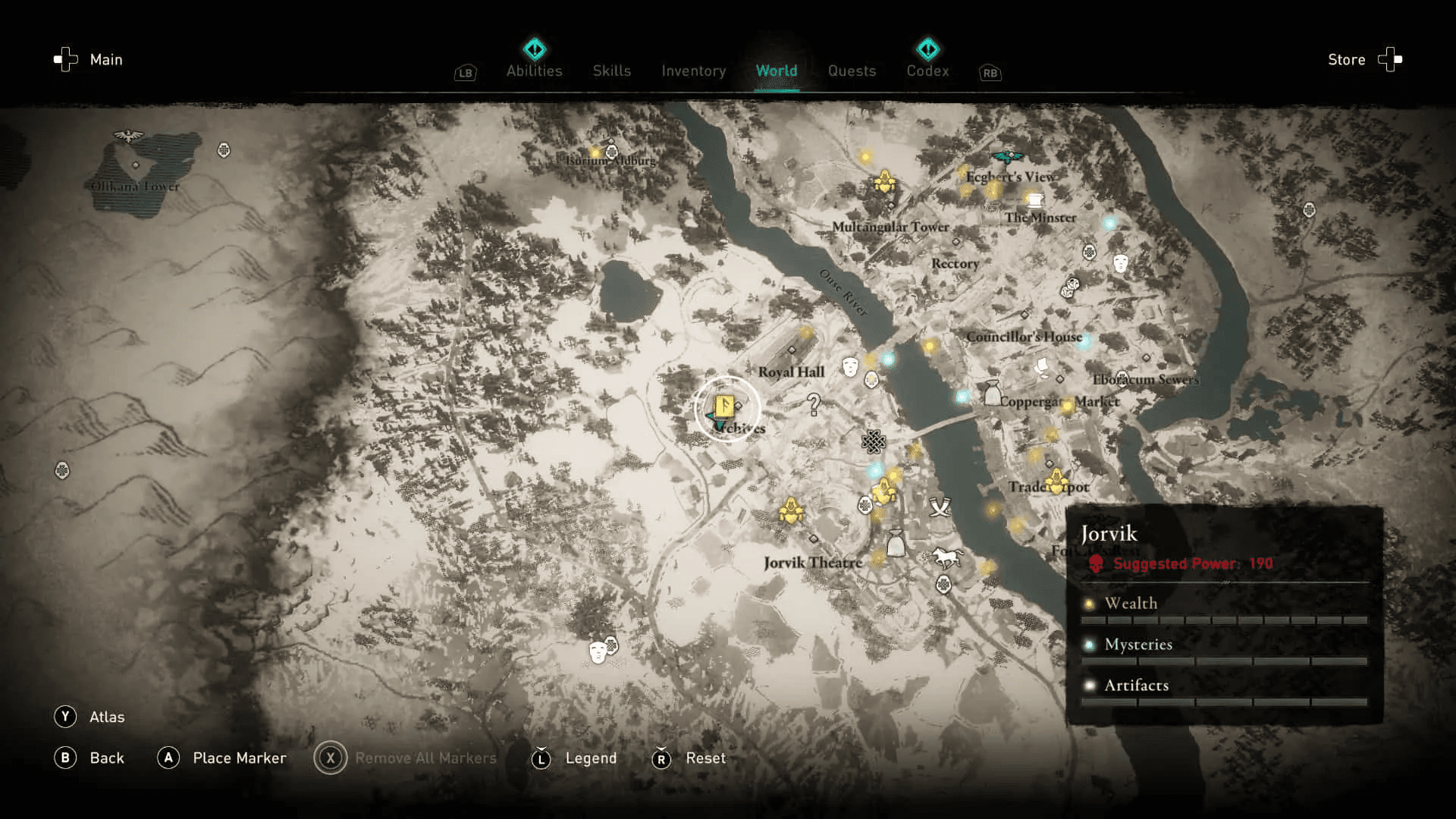Click the trade goods sack icon at Coppergate Market
This screenshot has height=819, width=1456.
pos(992,394)
